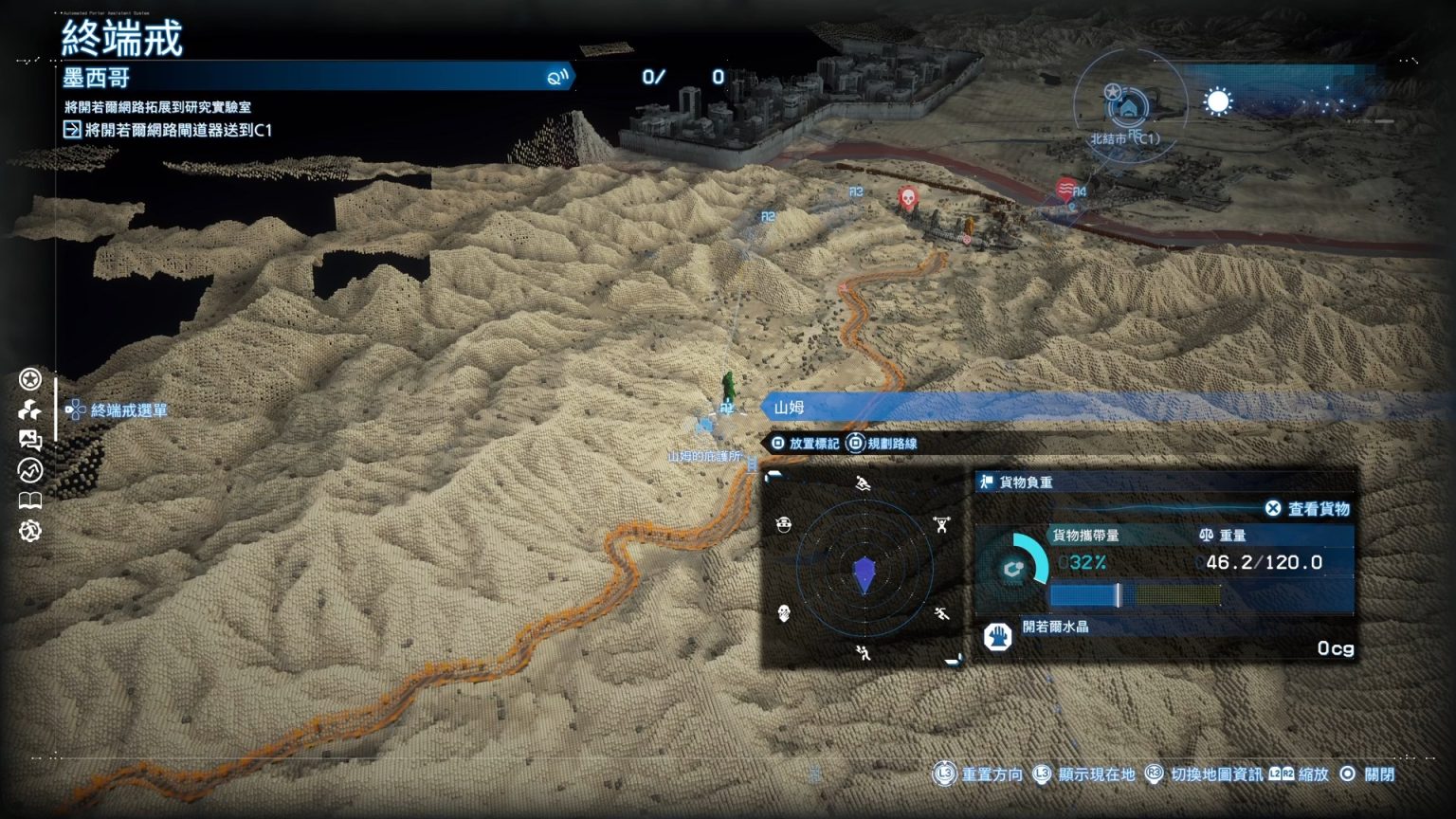
Task: Open the gear with running figure icon
Action: pyautogui.click(x=30, y=531)
